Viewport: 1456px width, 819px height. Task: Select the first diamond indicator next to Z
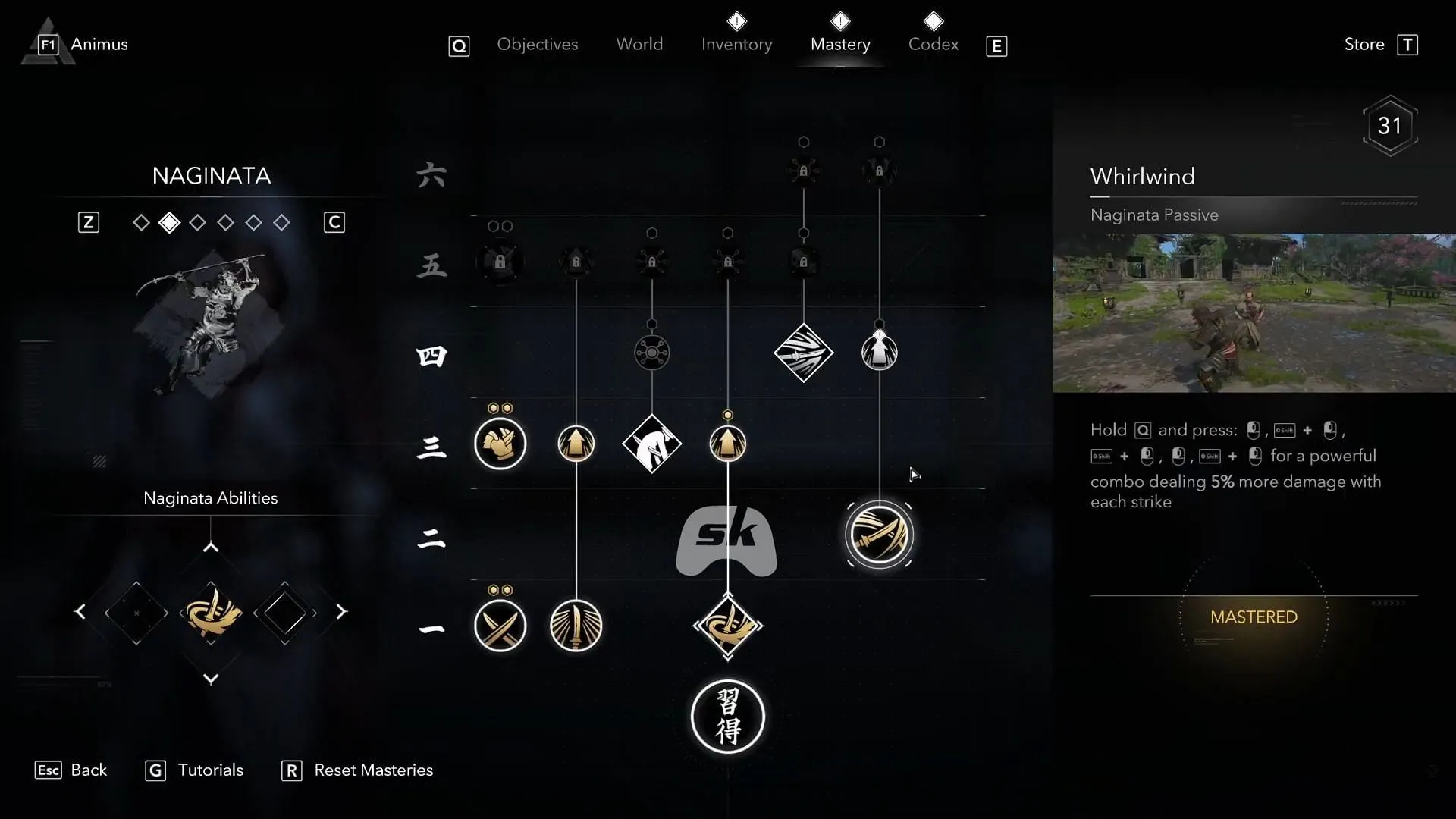[x=140, y=222]
